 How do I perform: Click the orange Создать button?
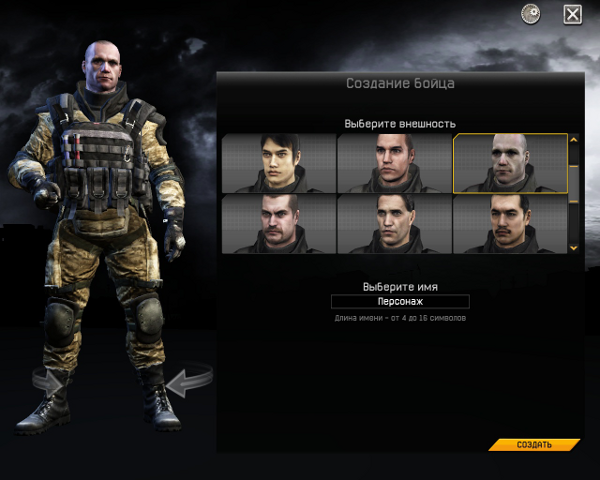click(x=534, y=444)
